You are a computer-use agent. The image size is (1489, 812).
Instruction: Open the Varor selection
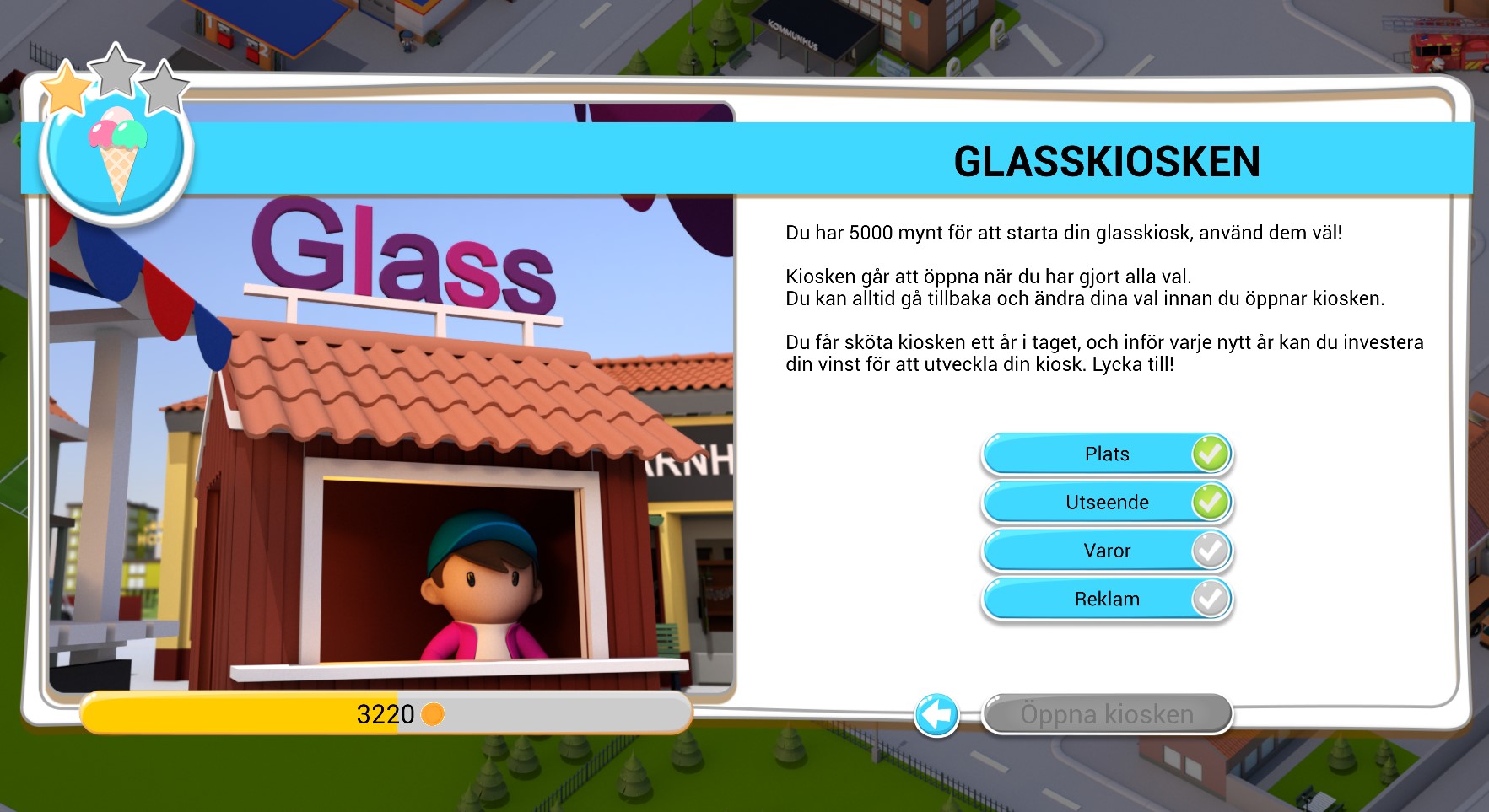click(1105, 550)
